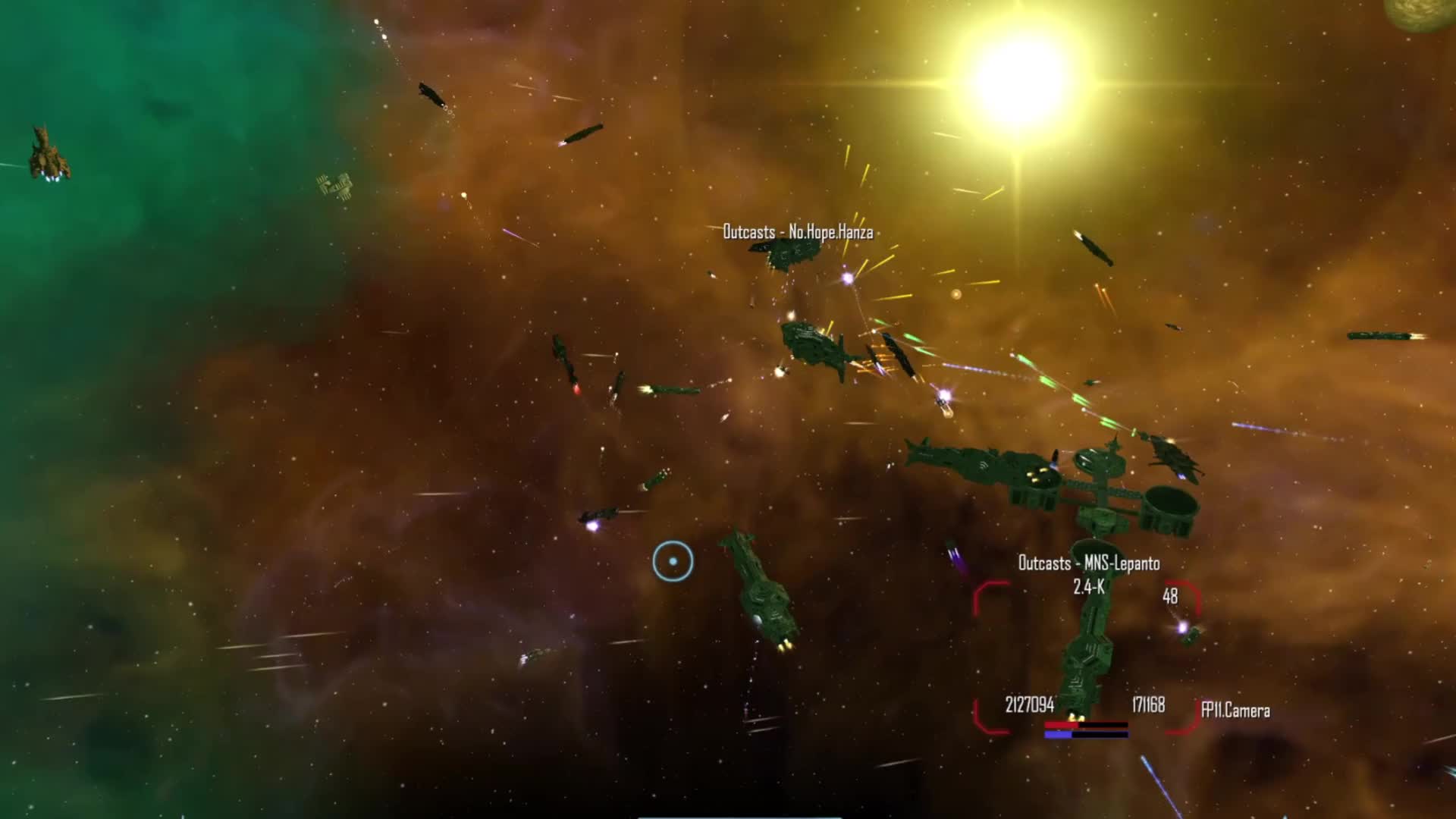This screenshot has width=1456, height=819.
Task: Click the Outcasts - No.Hope.Hanza name tag
Action: 799,231
